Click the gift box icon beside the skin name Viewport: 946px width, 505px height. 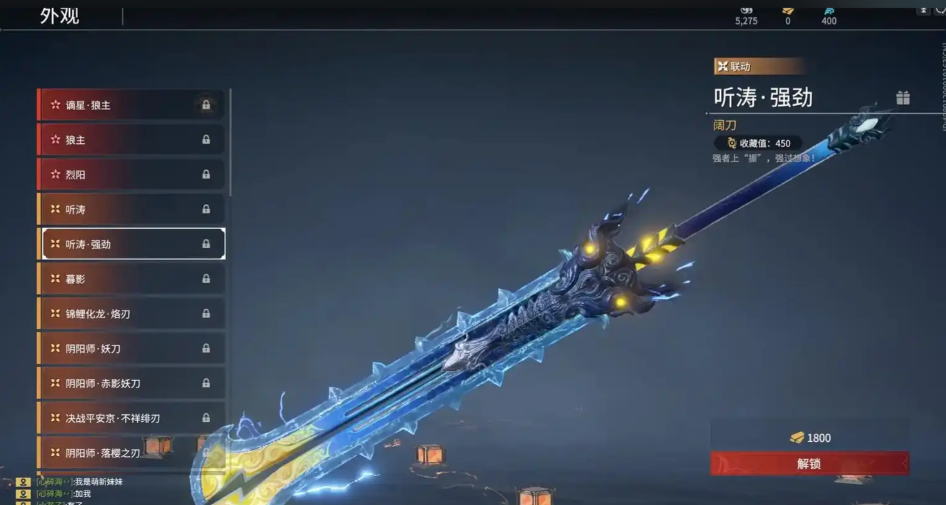903,98
